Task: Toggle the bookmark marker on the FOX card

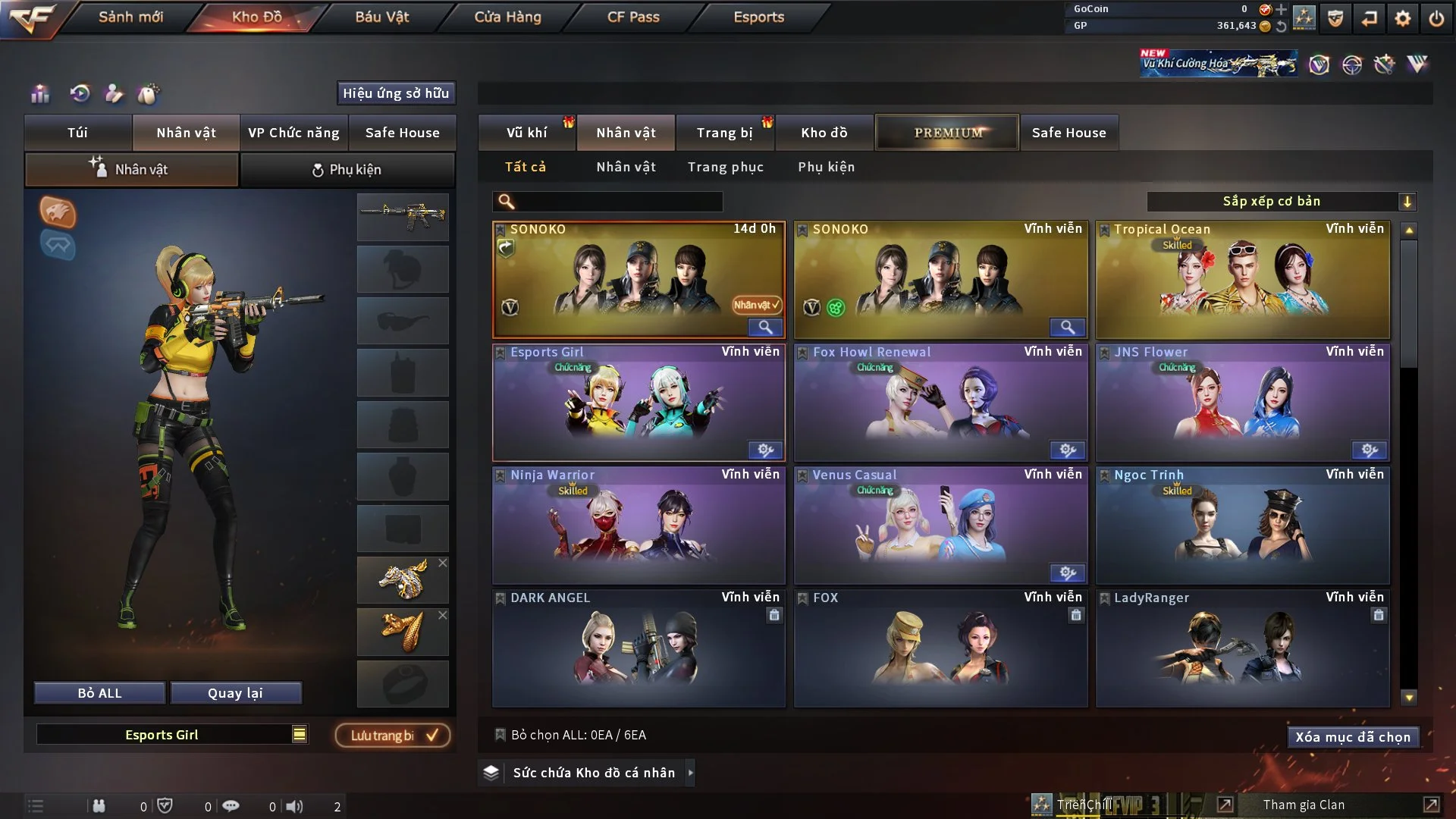Action: 801,598
